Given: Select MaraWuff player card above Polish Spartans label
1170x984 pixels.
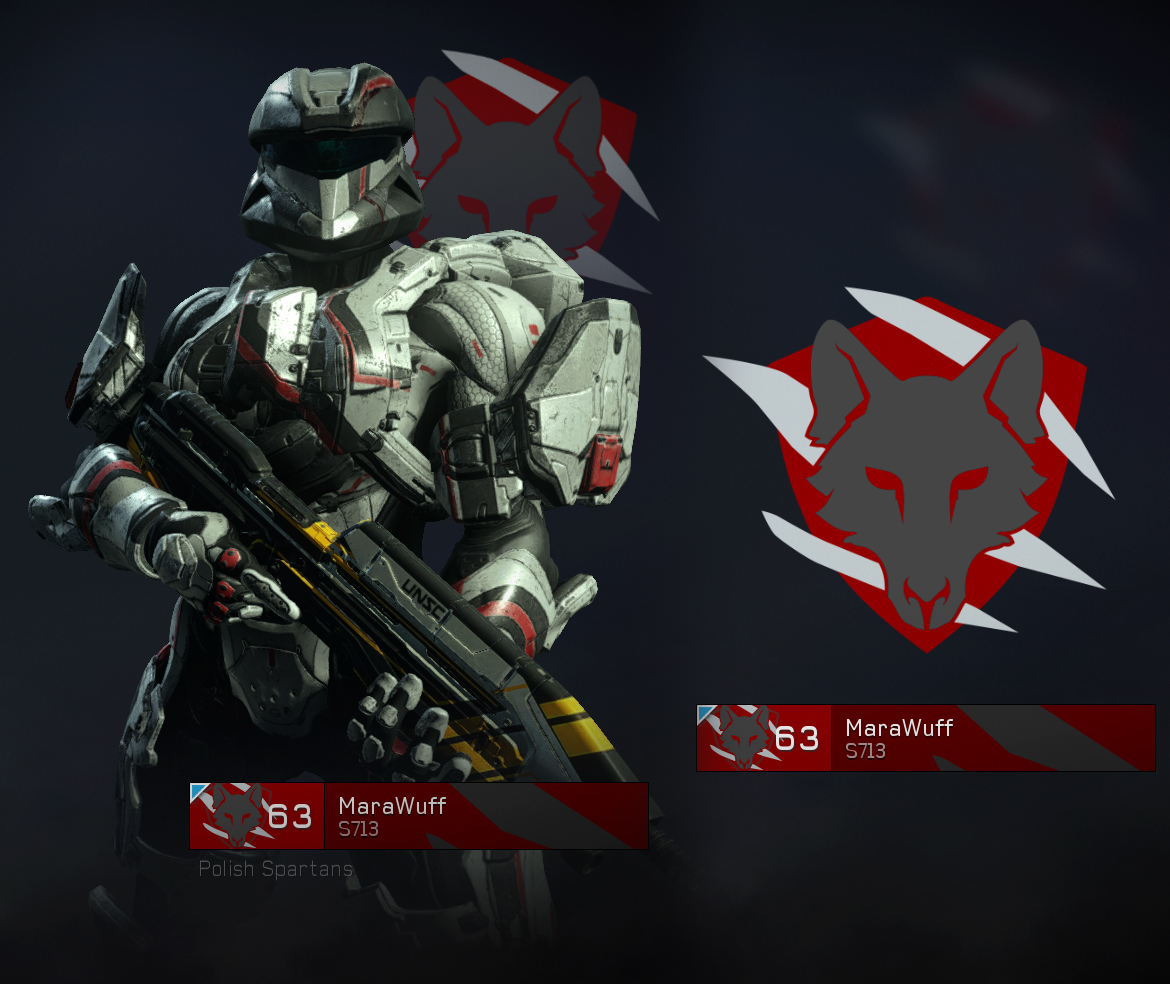Looking at the screenshot, I should (419, 816).
